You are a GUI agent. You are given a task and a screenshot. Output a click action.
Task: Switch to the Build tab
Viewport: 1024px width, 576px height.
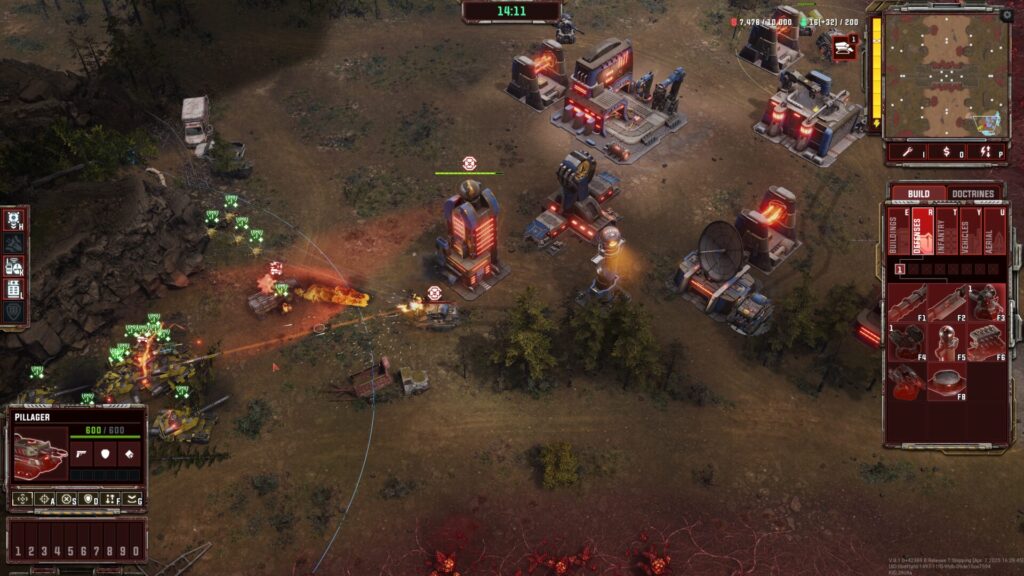click(x=918, y=193)
